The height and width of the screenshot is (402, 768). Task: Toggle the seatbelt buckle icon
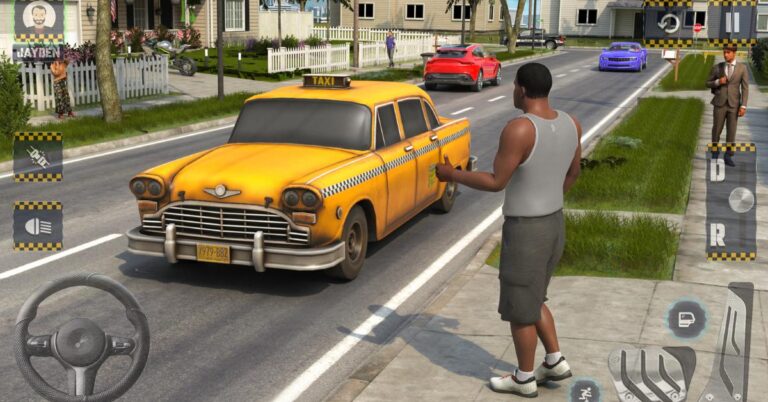(x=38, y=157)
